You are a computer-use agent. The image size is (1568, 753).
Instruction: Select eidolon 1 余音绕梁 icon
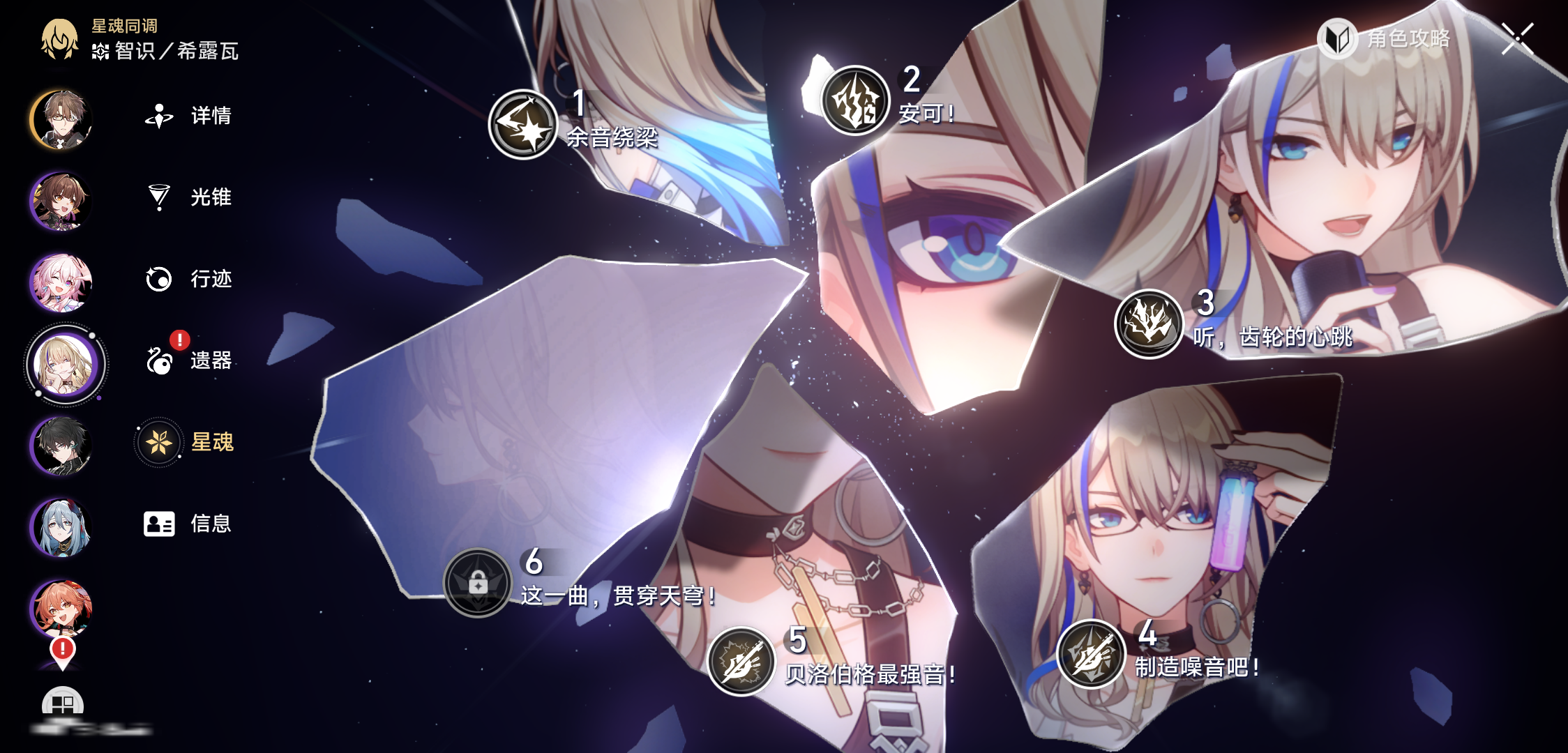pos(522,125)
